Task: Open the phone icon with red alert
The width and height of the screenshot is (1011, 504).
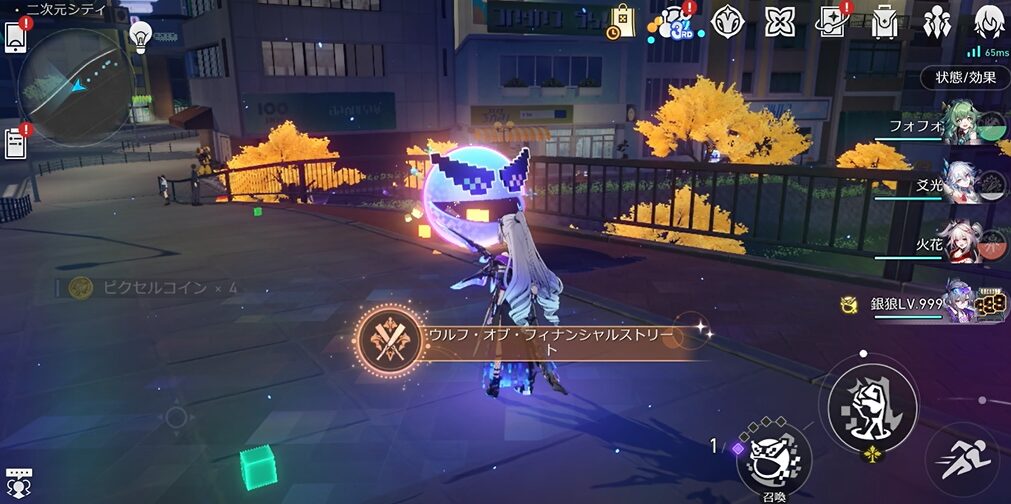Action: [x=15, y=36]
